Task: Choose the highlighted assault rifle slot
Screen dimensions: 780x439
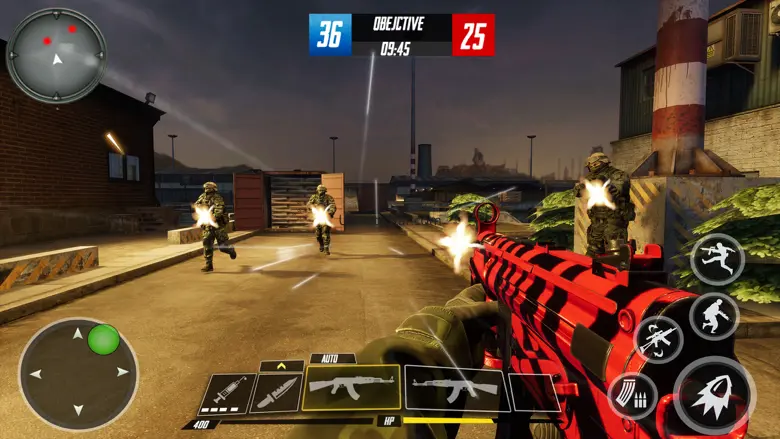Action: [x=350, y=388]
